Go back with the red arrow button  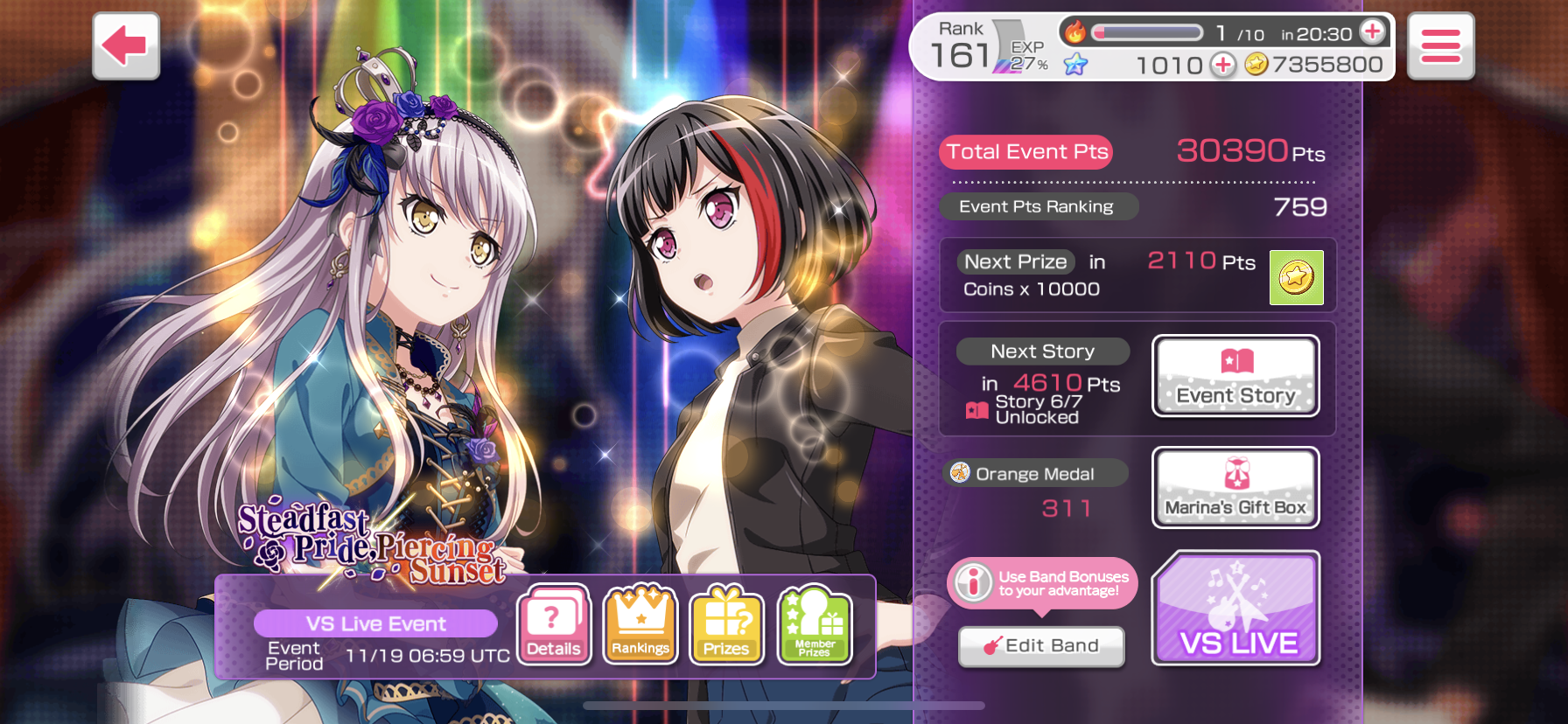click(x=126, y=46)
